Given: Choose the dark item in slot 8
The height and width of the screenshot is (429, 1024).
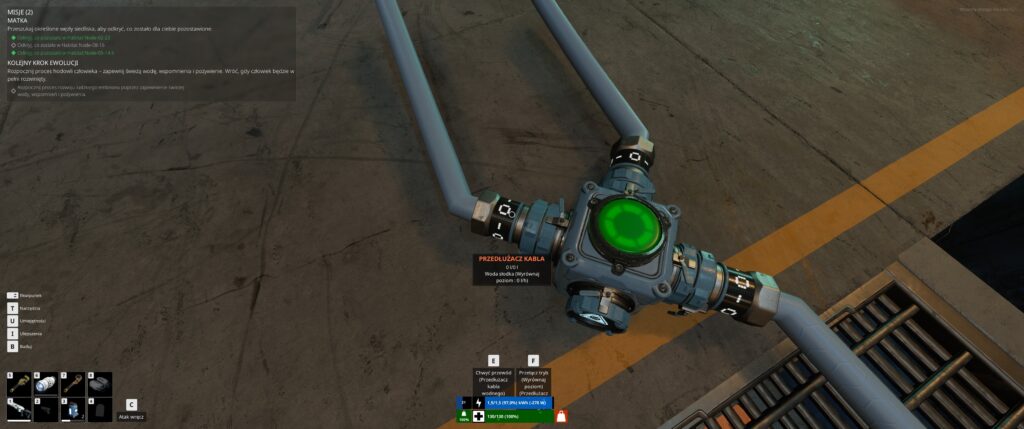Looking at the screenshot, I should pyautogui.click(x=98, y=384).
